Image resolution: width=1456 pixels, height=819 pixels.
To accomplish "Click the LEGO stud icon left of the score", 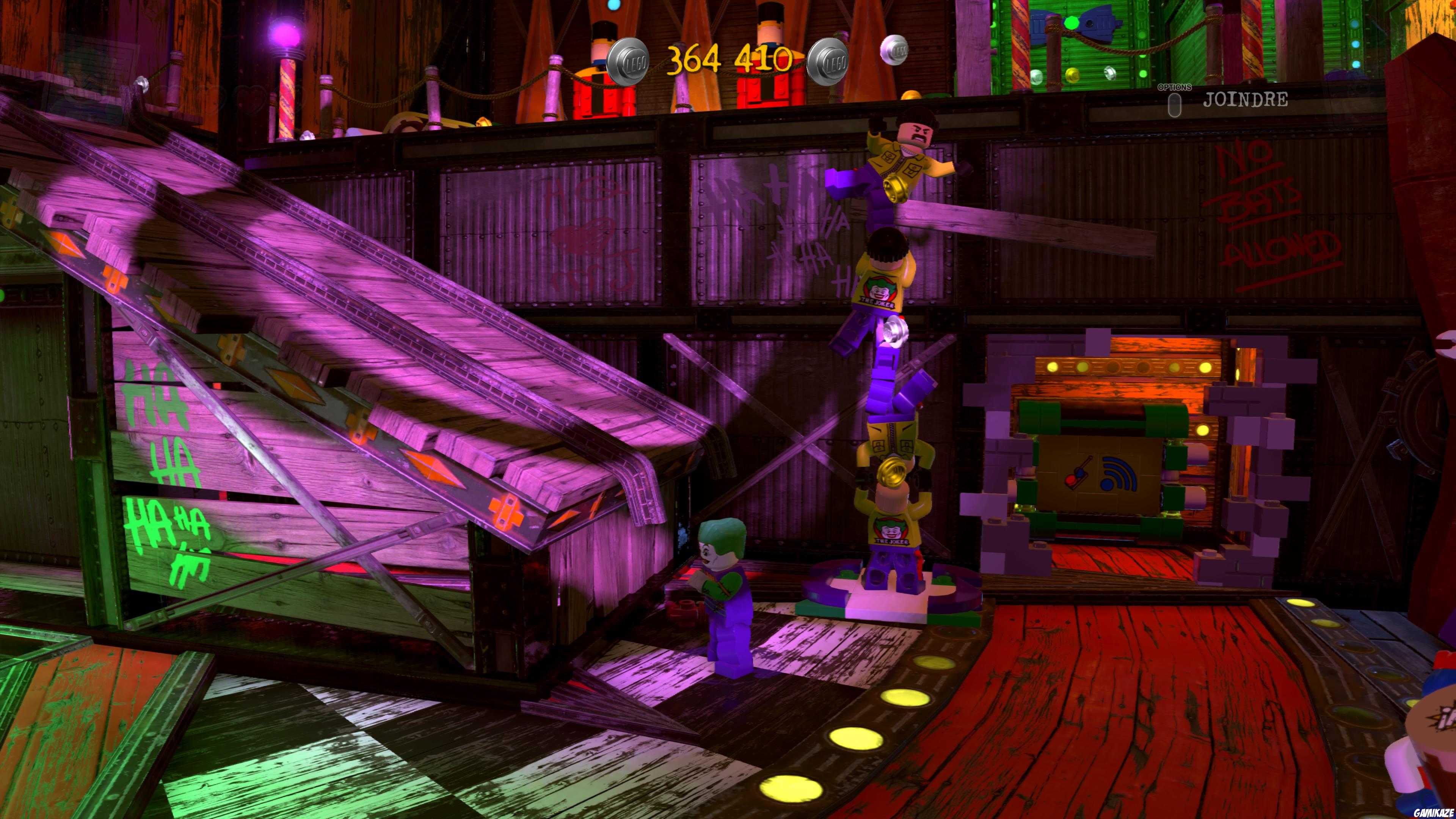I will click(x=628, y=62).
